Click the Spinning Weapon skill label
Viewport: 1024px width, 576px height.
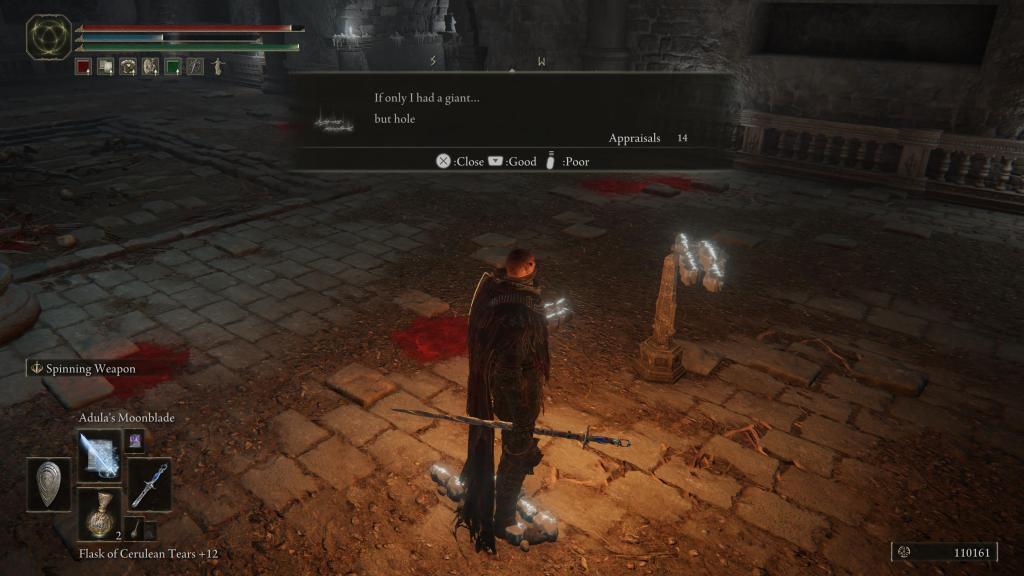pyautogui.click(x=84, y=368)
